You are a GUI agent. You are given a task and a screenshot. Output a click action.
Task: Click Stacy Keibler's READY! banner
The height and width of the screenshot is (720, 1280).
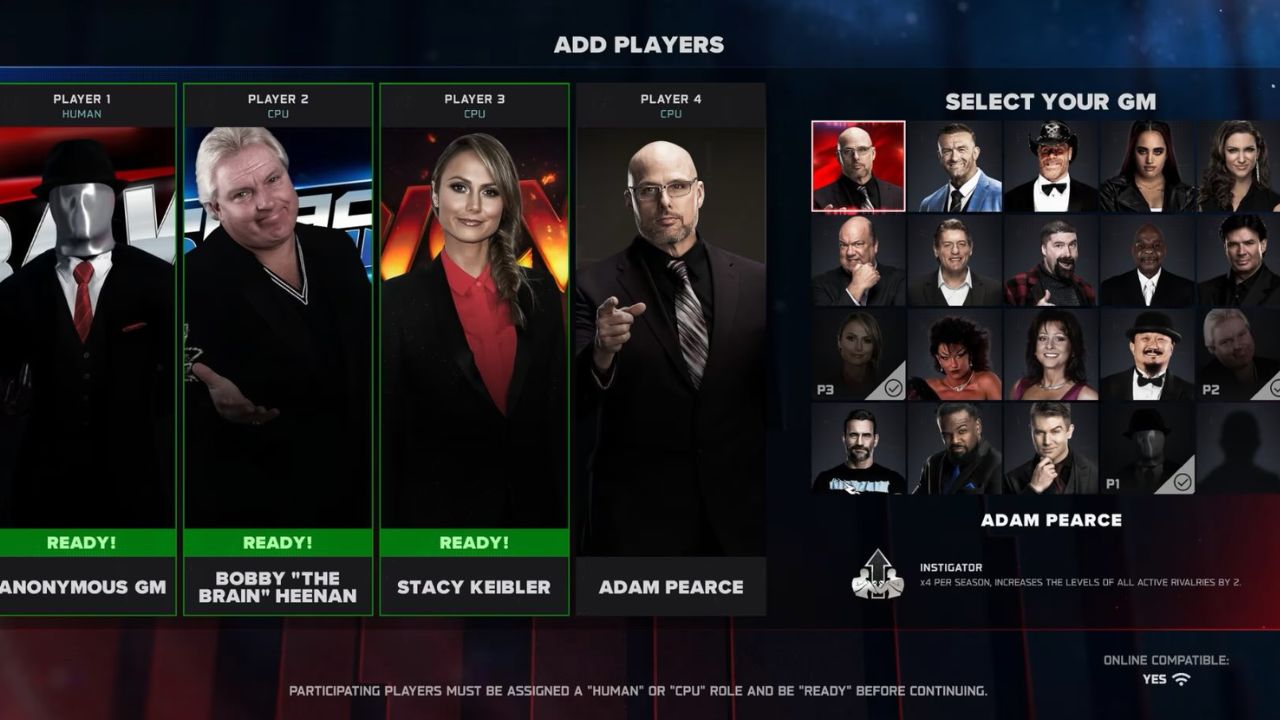[x=475, y=542]
